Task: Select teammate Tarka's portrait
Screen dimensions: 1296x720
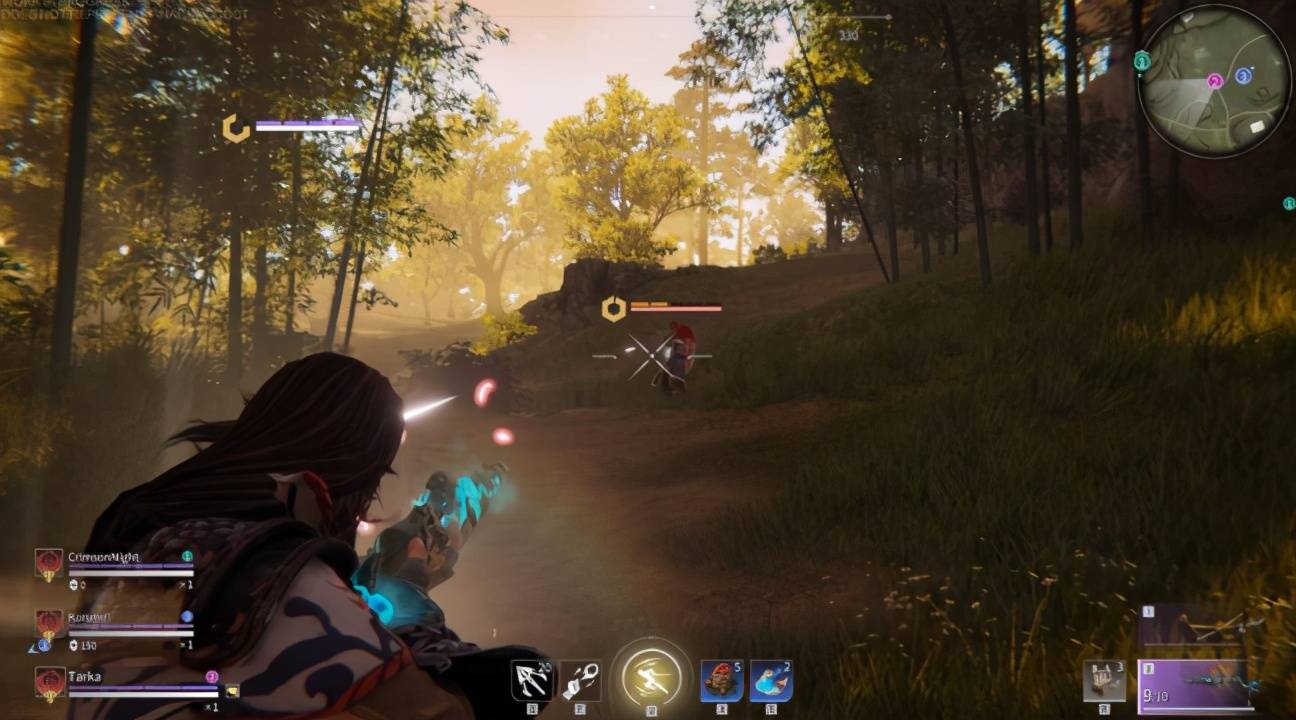Action: tap(49, 683)
